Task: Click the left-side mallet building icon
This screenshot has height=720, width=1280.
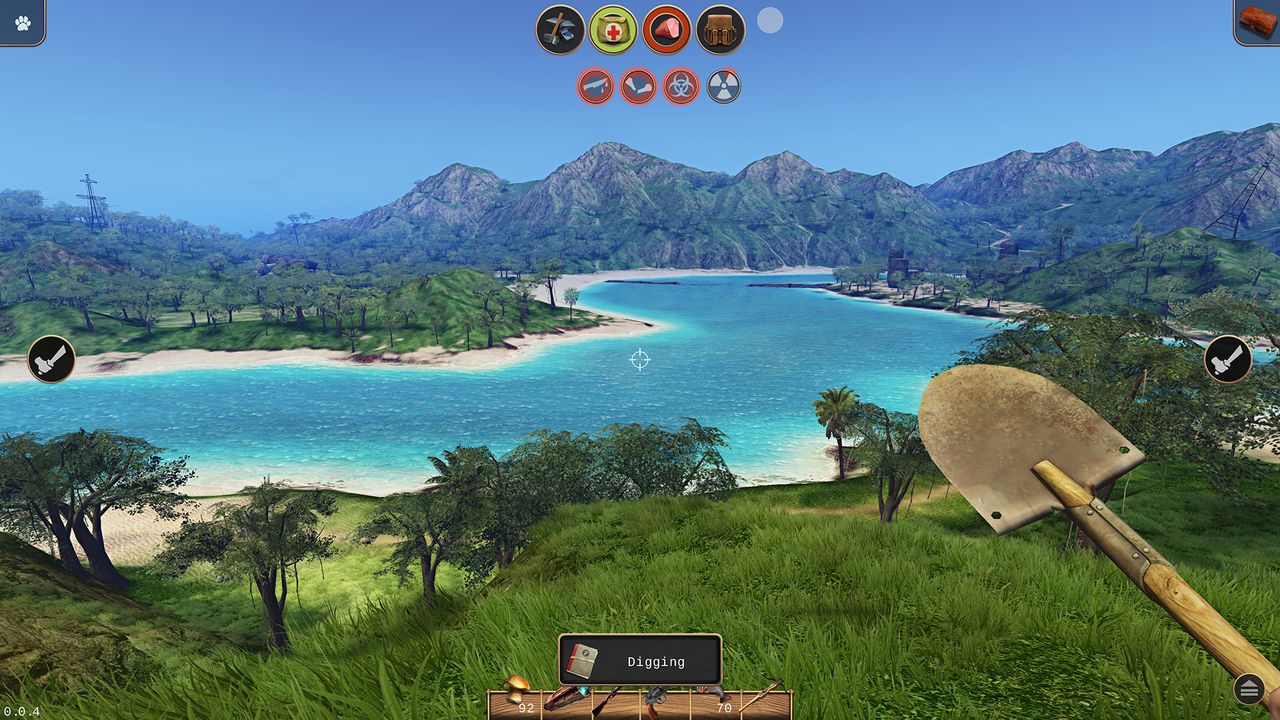Action: click(x=49, y=358)
